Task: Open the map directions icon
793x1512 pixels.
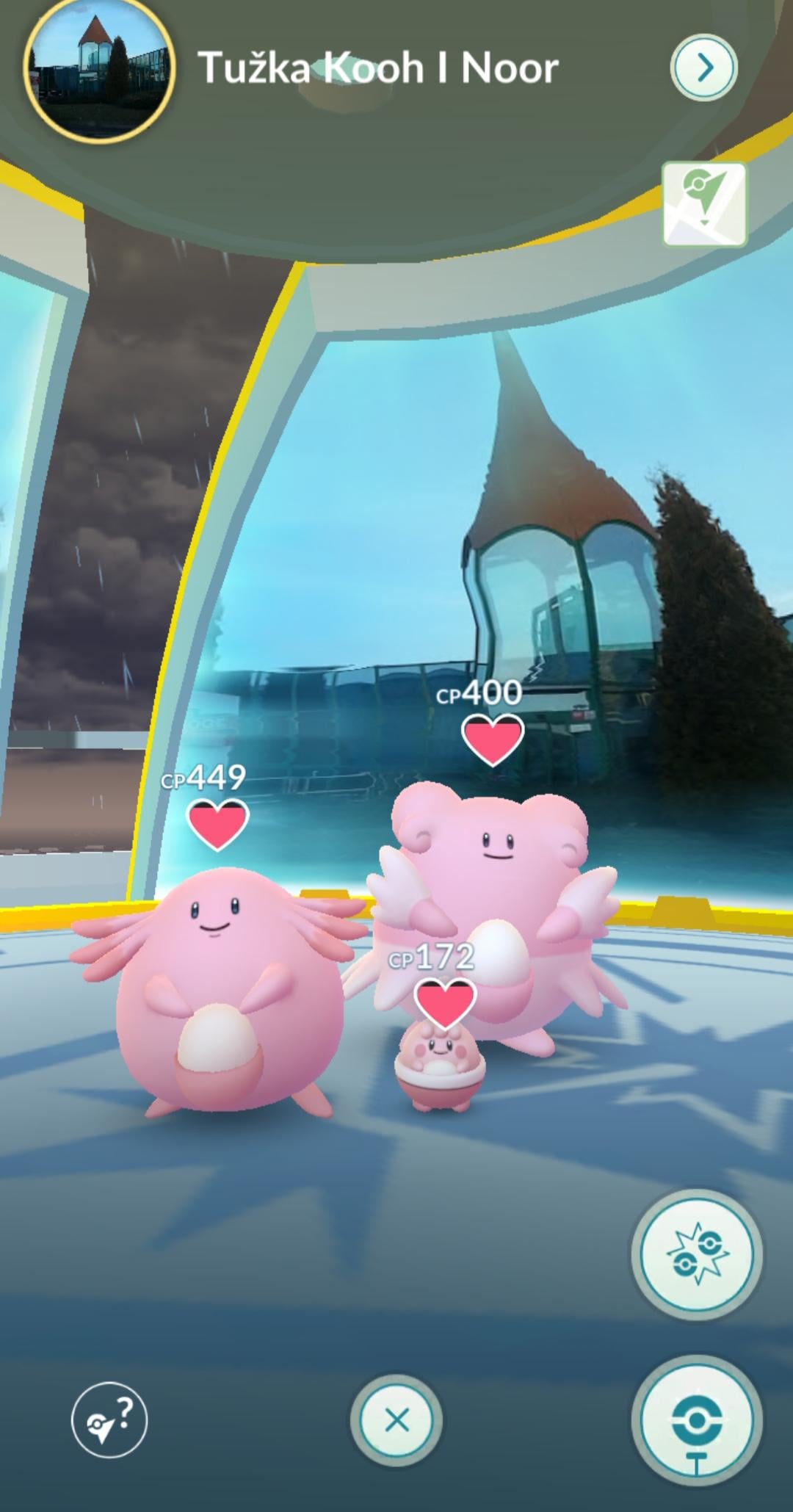Action: coord(704,204)
